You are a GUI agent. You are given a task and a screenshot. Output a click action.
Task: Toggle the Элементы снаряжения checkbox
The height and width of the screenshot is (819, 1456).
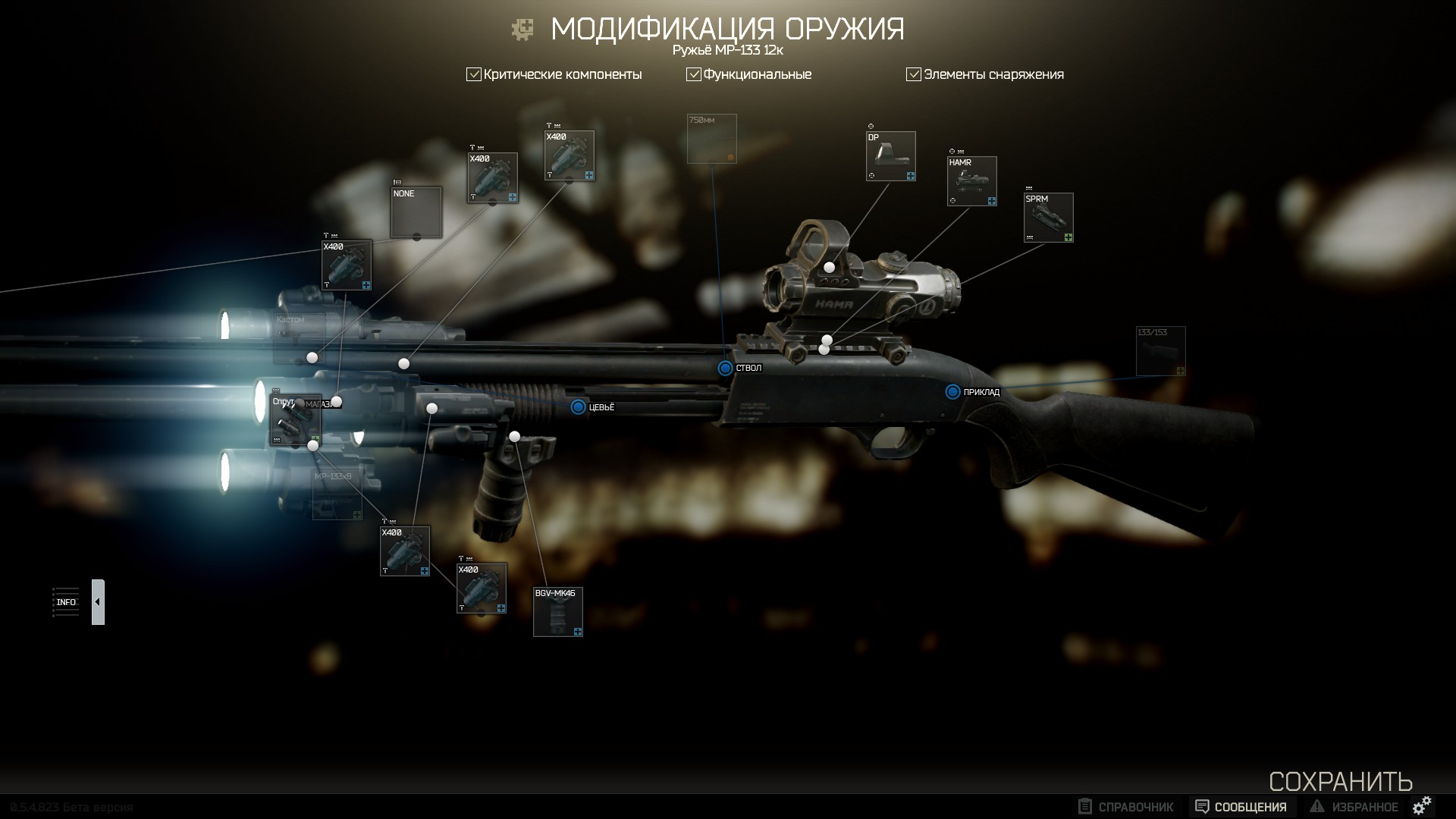point(914,74)
